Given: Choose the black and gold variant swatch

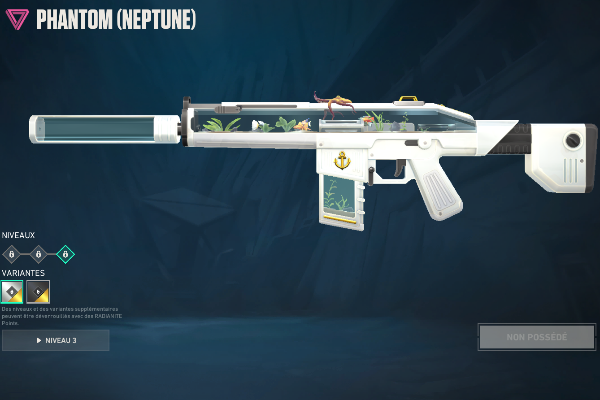Looking at the screenshot, I should [38, 292].
